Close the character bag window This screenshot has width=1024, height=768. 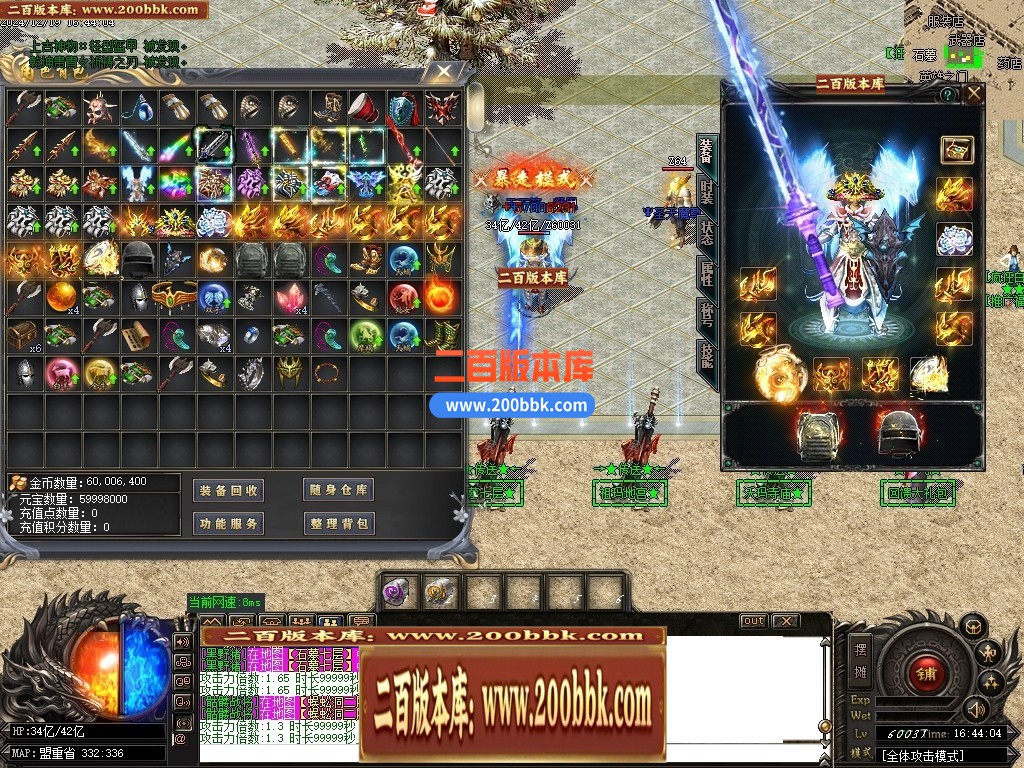(x=443, y=72)
